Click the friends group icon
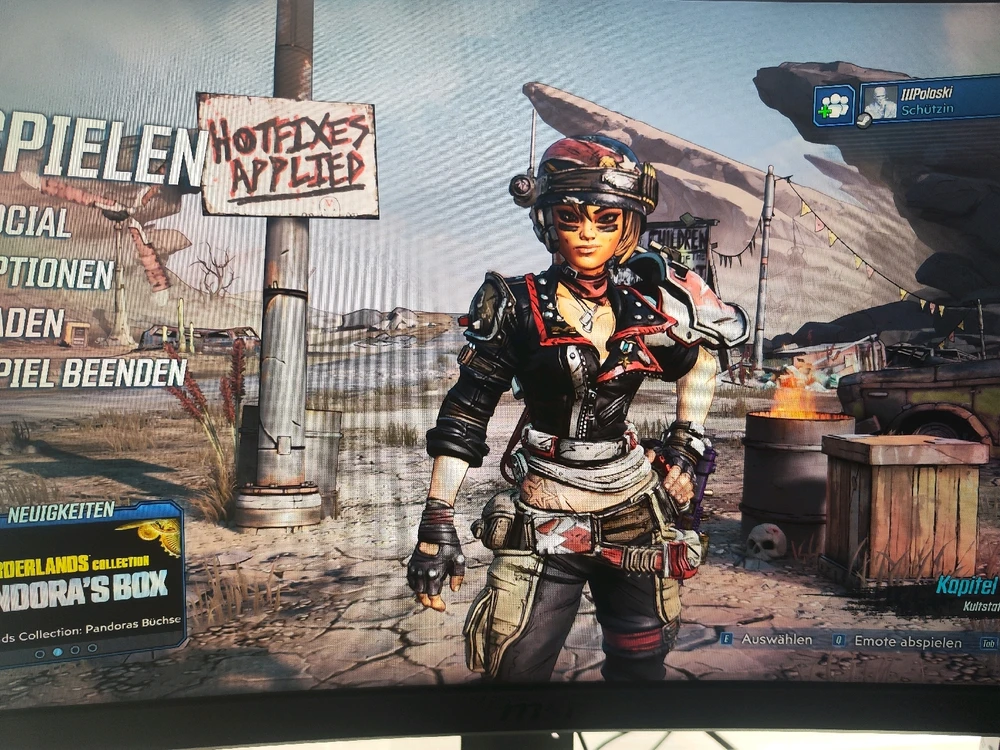 [x=833, y=104]
